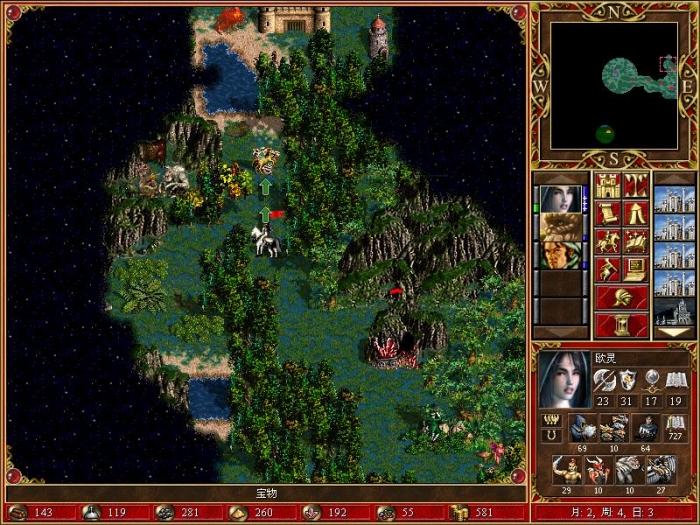Open the quest log scroll button
This screenshot has height=525, width=700.
[608, 213]
